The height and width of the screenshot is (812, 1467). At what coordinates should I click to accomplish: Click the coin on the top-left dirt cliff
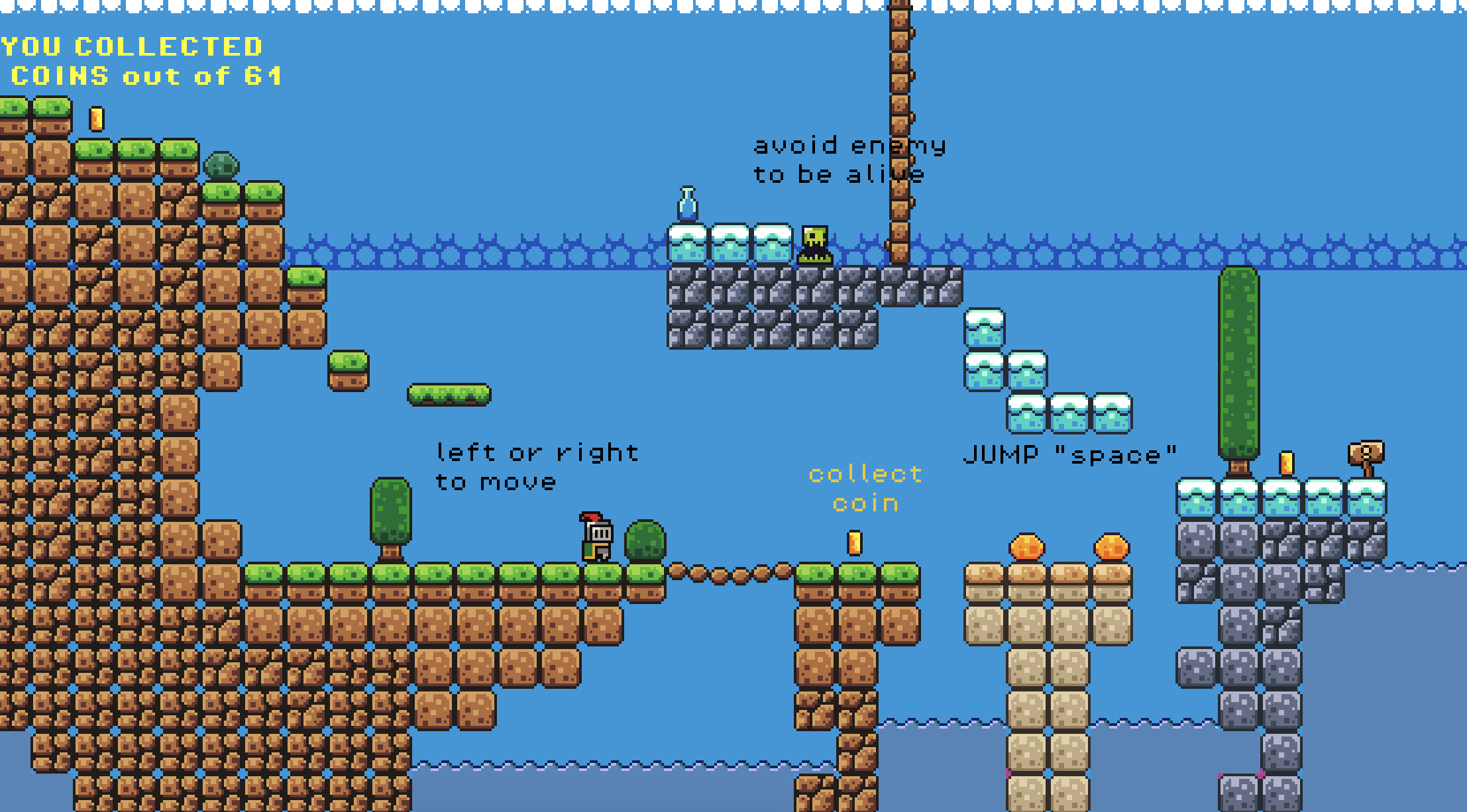[x=95, y=119]
